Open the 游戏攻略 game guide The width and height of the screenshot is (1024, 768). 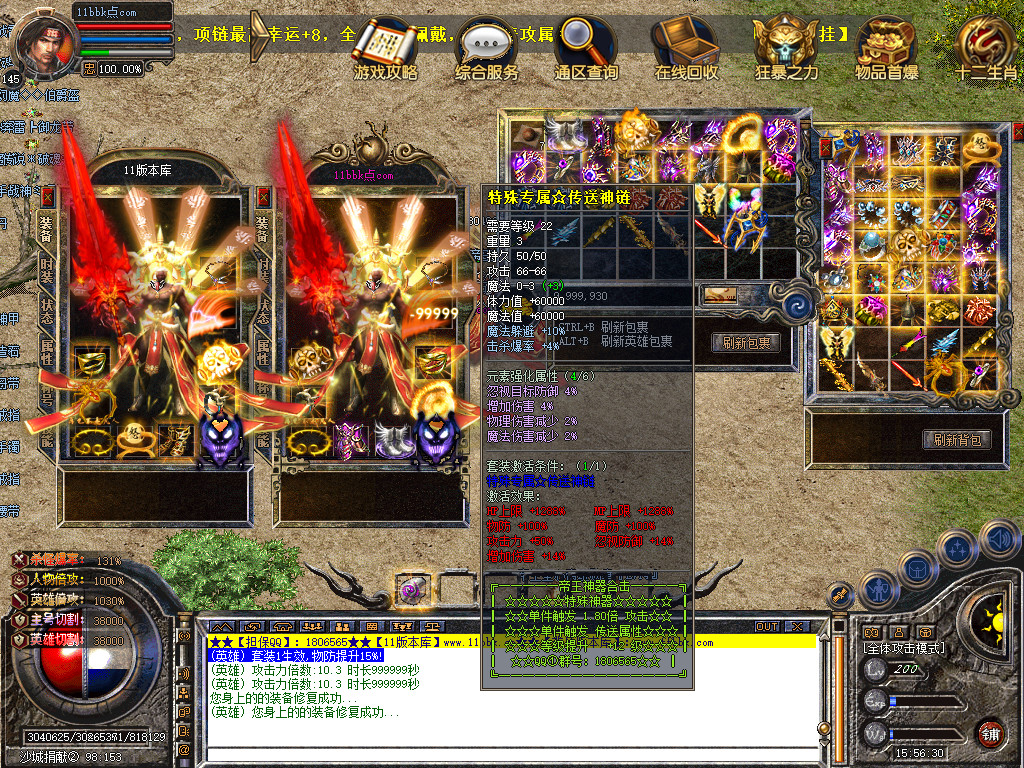tap(385, 48)
